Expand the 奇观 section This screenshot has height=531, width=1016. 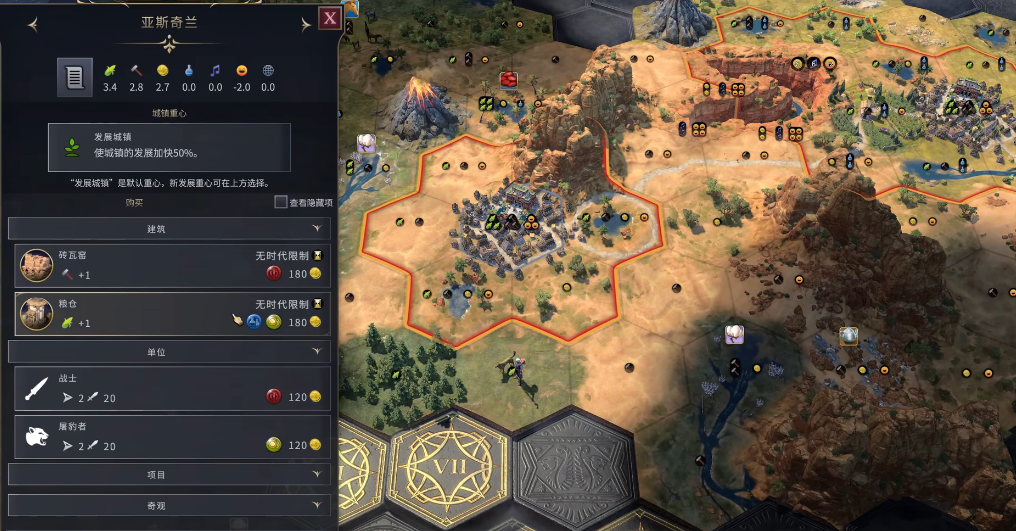(x=169, y=506)
